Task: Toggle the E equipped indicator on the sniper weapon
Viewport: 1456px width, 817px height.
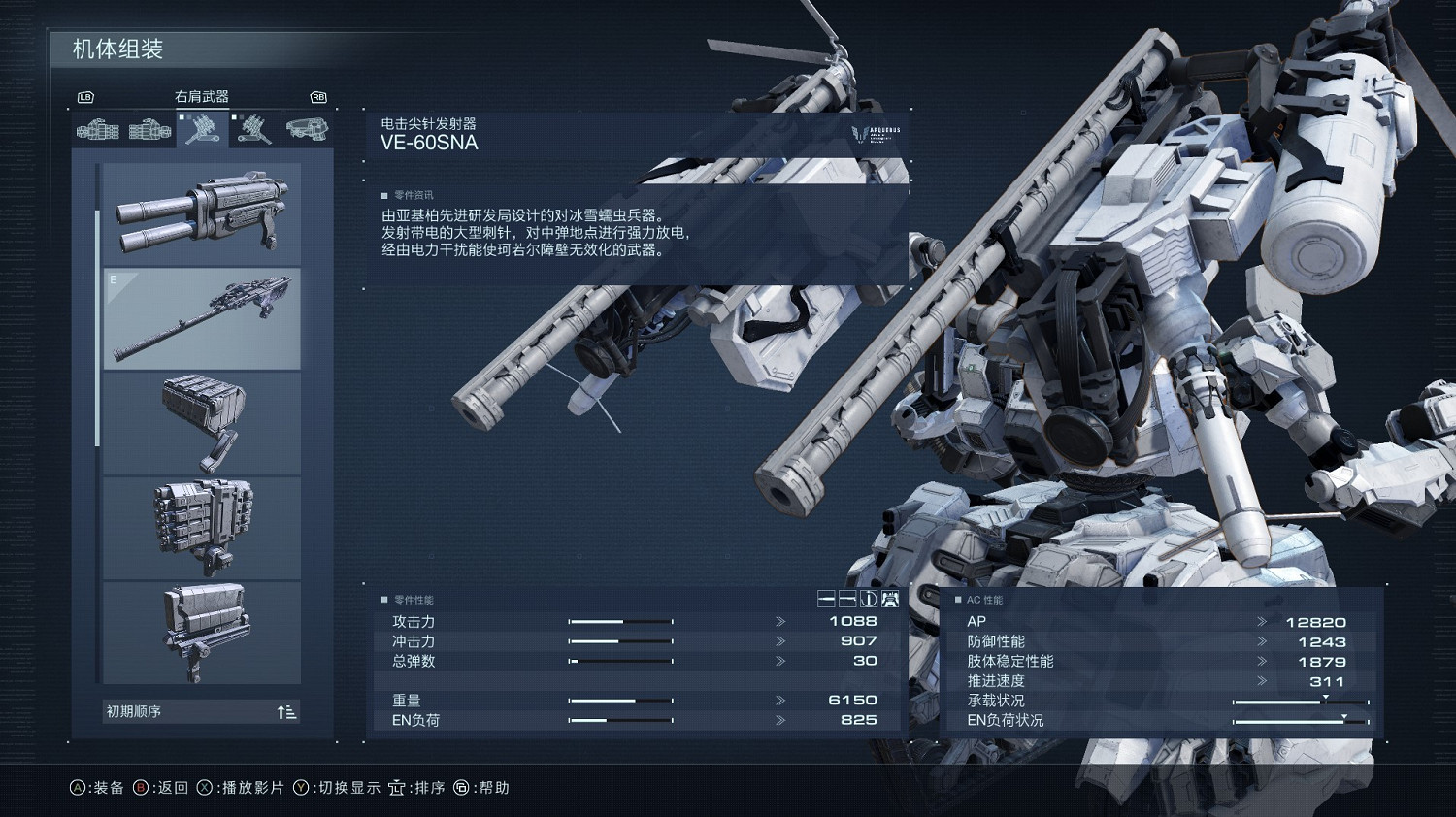Action: point(115,278)
